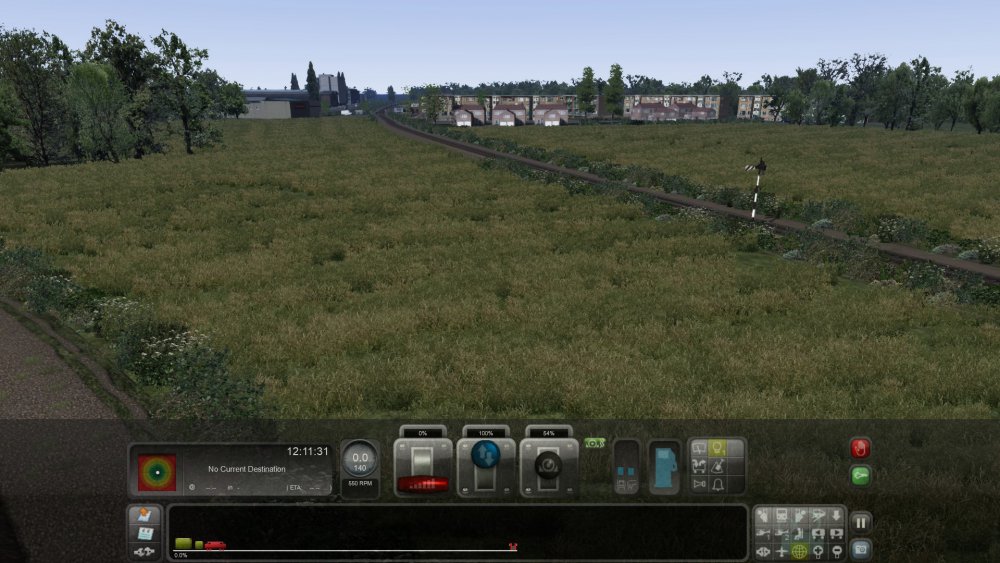Click the red emergency brake button
The width and height of the screenshot is (1000, 563).
(x=860, y=448)
